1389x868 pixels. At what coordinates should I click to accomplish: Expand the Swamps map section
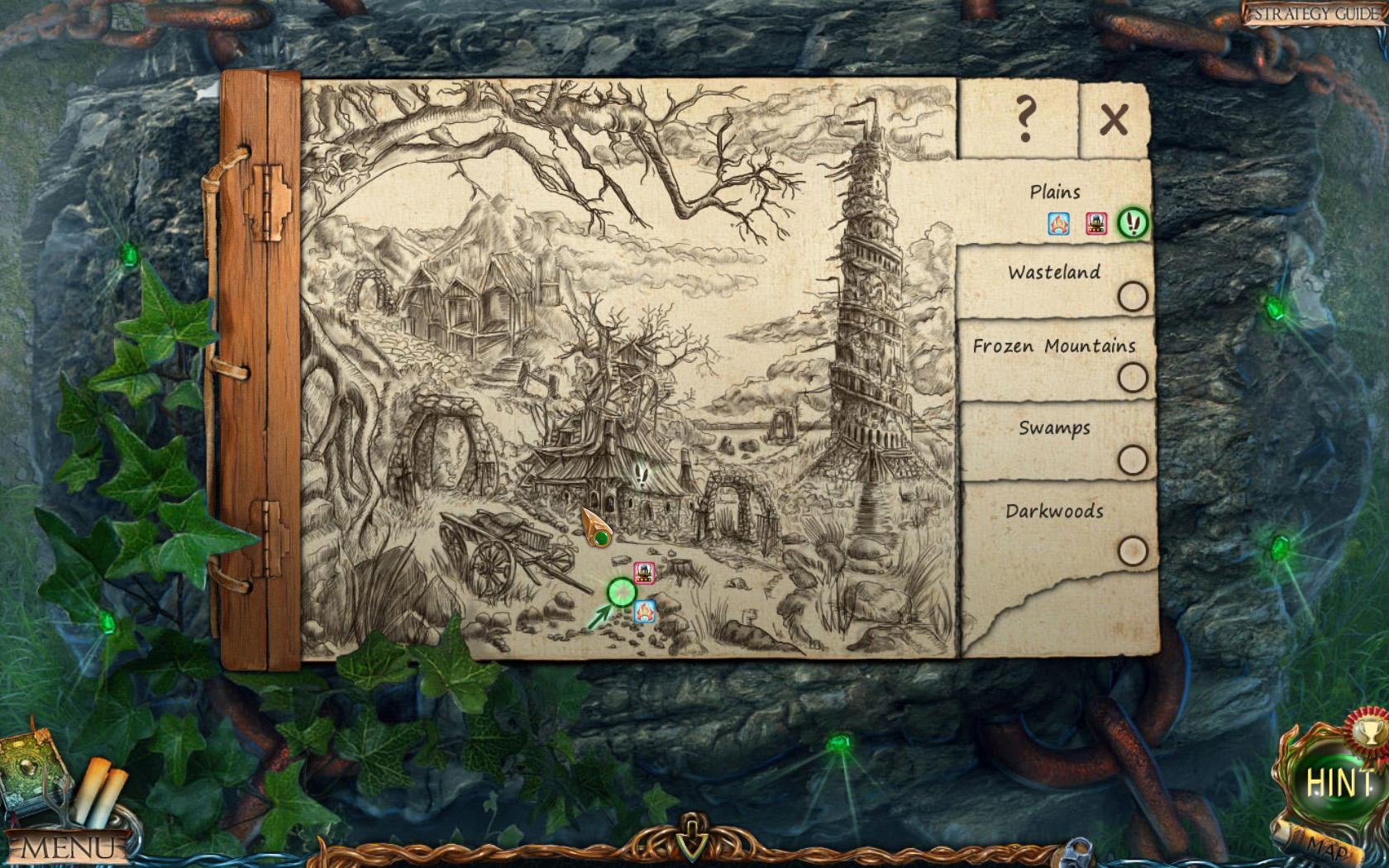[1052, 428]
